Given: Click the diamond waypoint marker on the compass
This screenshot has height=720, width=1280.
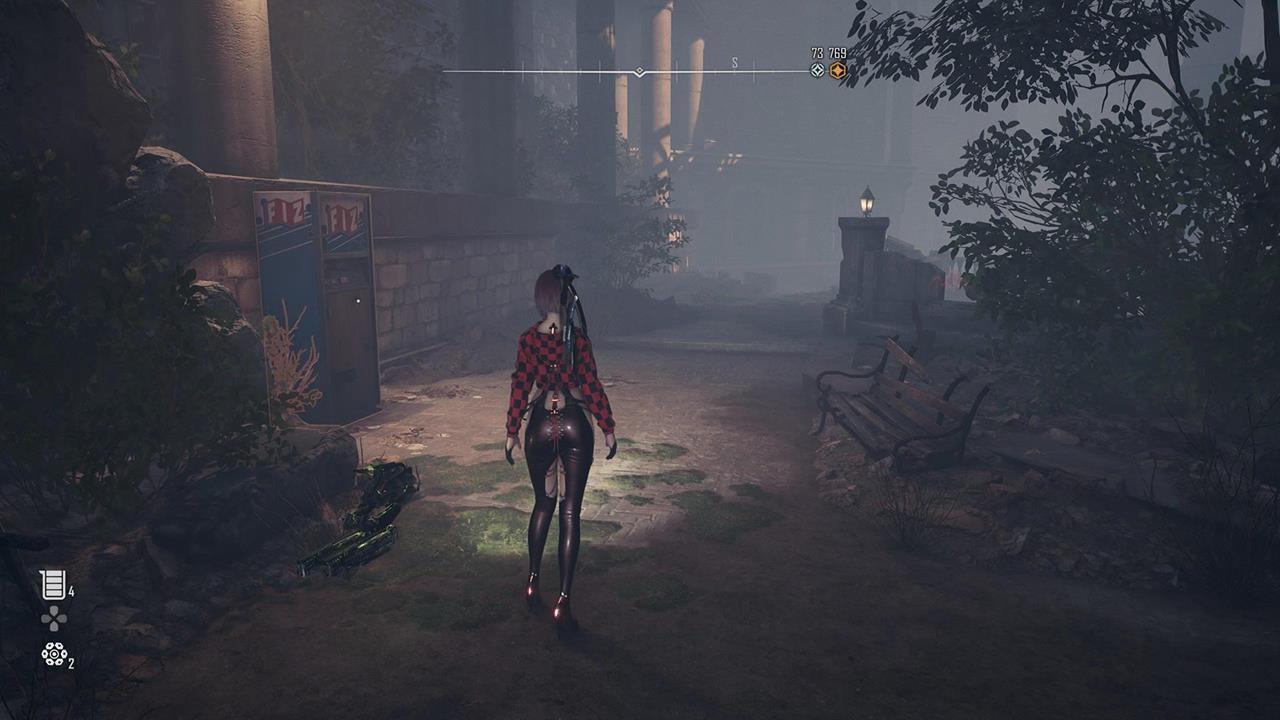Looking at the screenshot, I should click(x=639, y=70).
